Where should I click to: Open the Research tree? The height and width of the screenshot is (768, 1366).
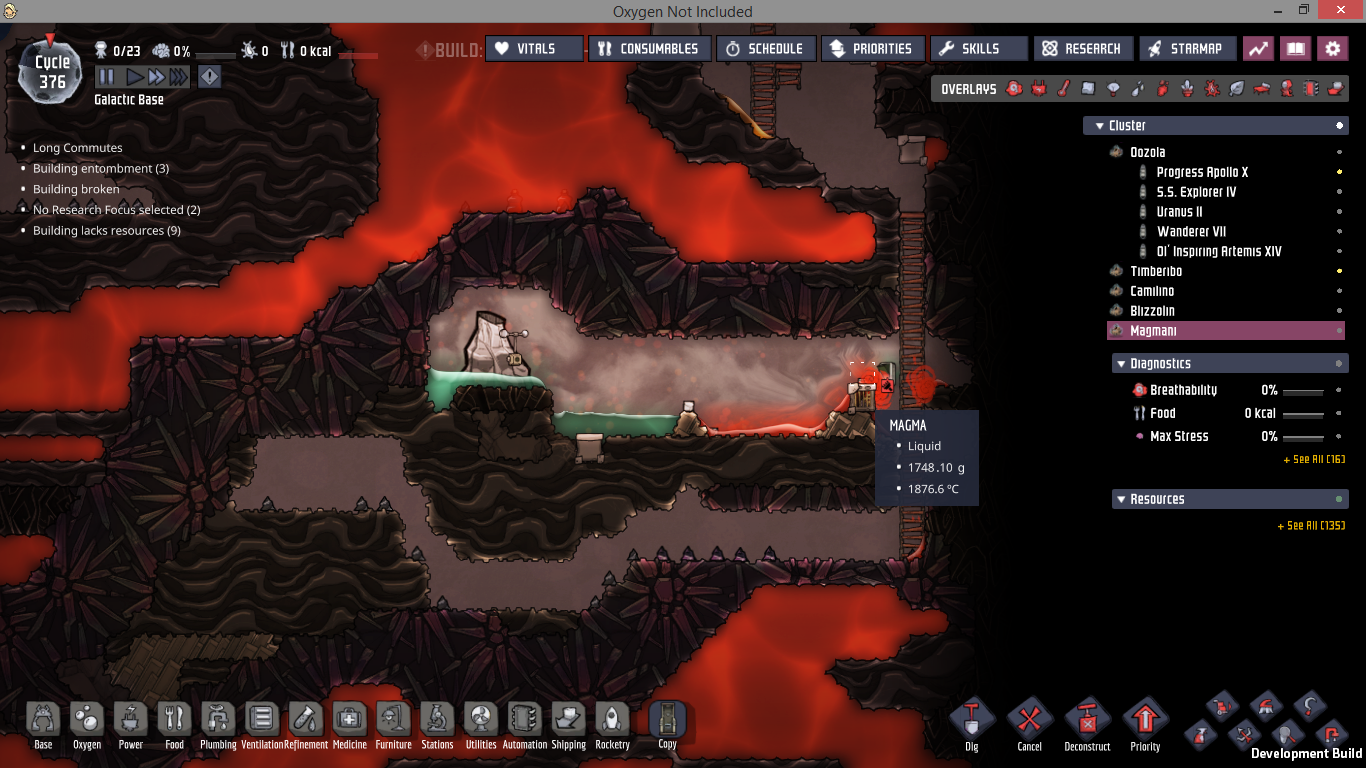(1083, 49)
